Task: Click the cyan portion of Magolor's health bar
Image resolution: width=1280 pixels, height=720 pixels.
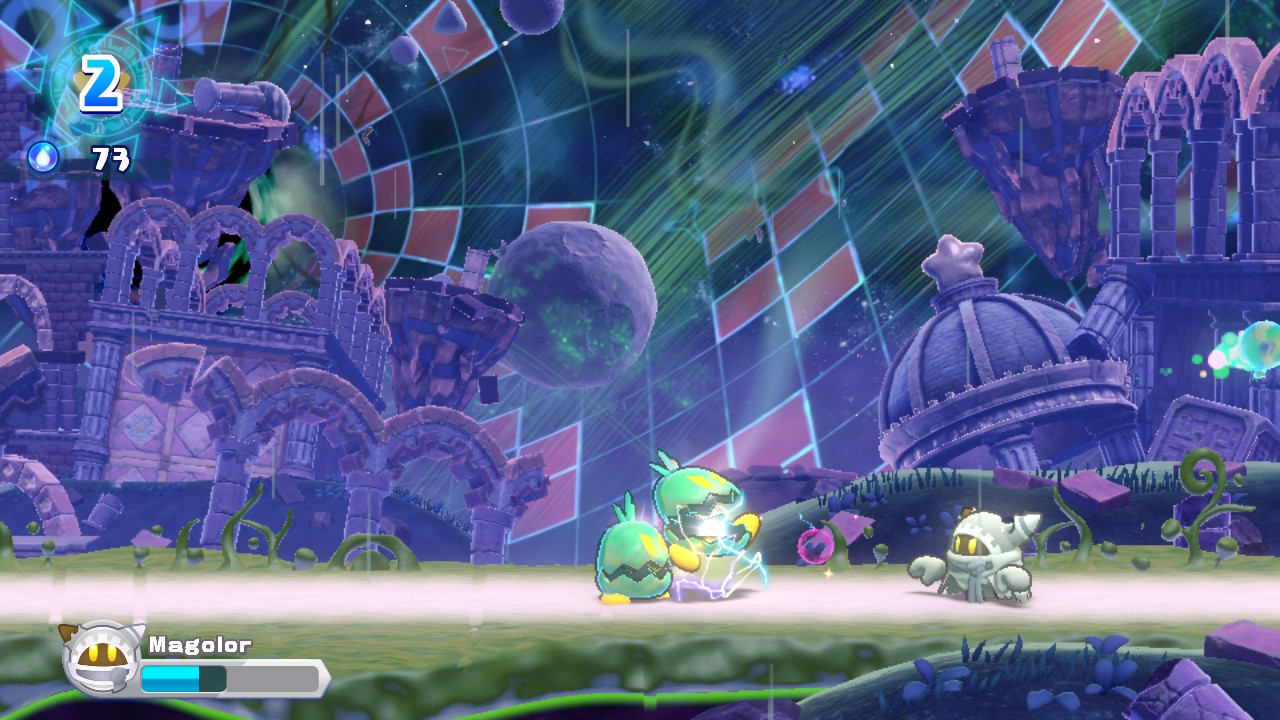Action: [x=170, y=677]
